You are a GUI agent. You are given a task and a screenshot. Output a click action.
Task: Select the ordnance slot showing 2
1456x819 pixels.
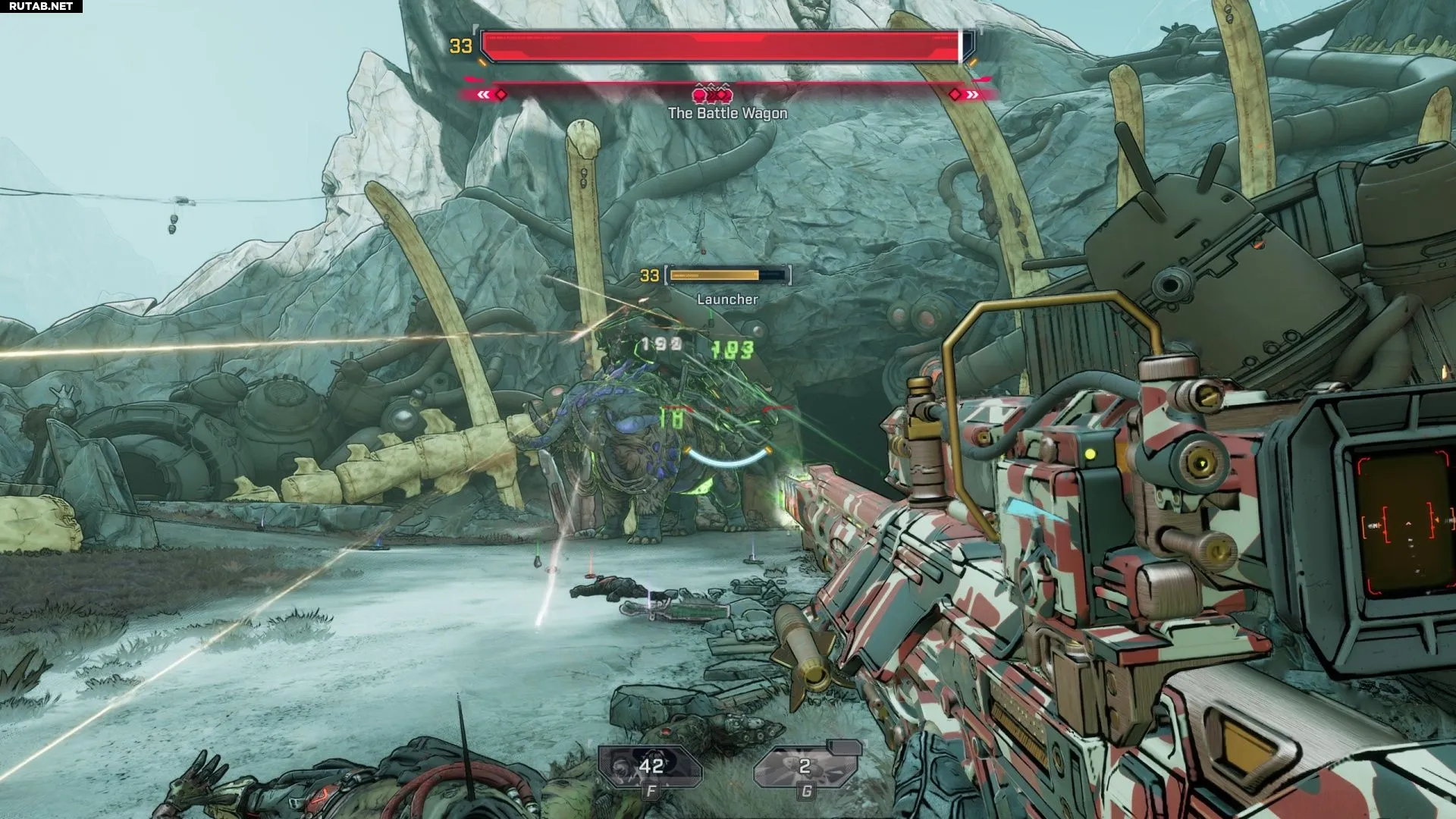pyautogui.click(x=805, y=767)
